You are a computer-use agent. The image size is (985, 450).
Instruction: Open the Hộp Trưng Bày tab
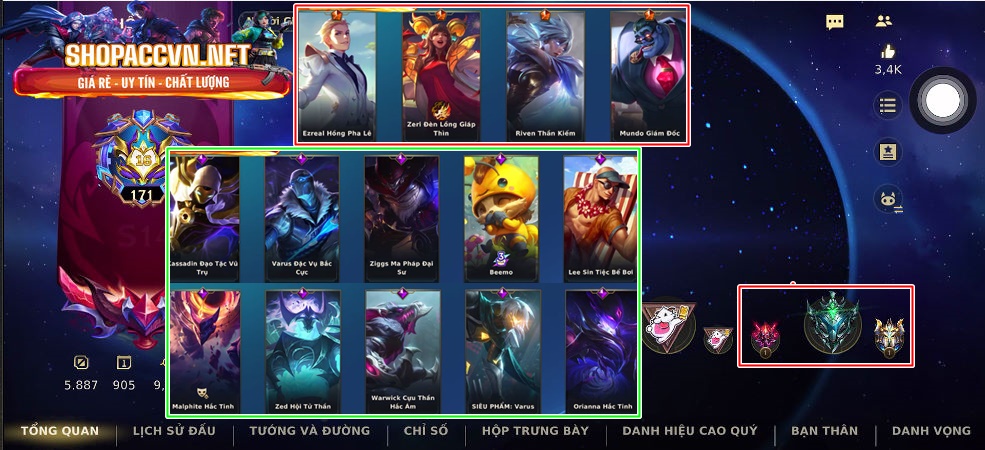[x=535, y=431]
